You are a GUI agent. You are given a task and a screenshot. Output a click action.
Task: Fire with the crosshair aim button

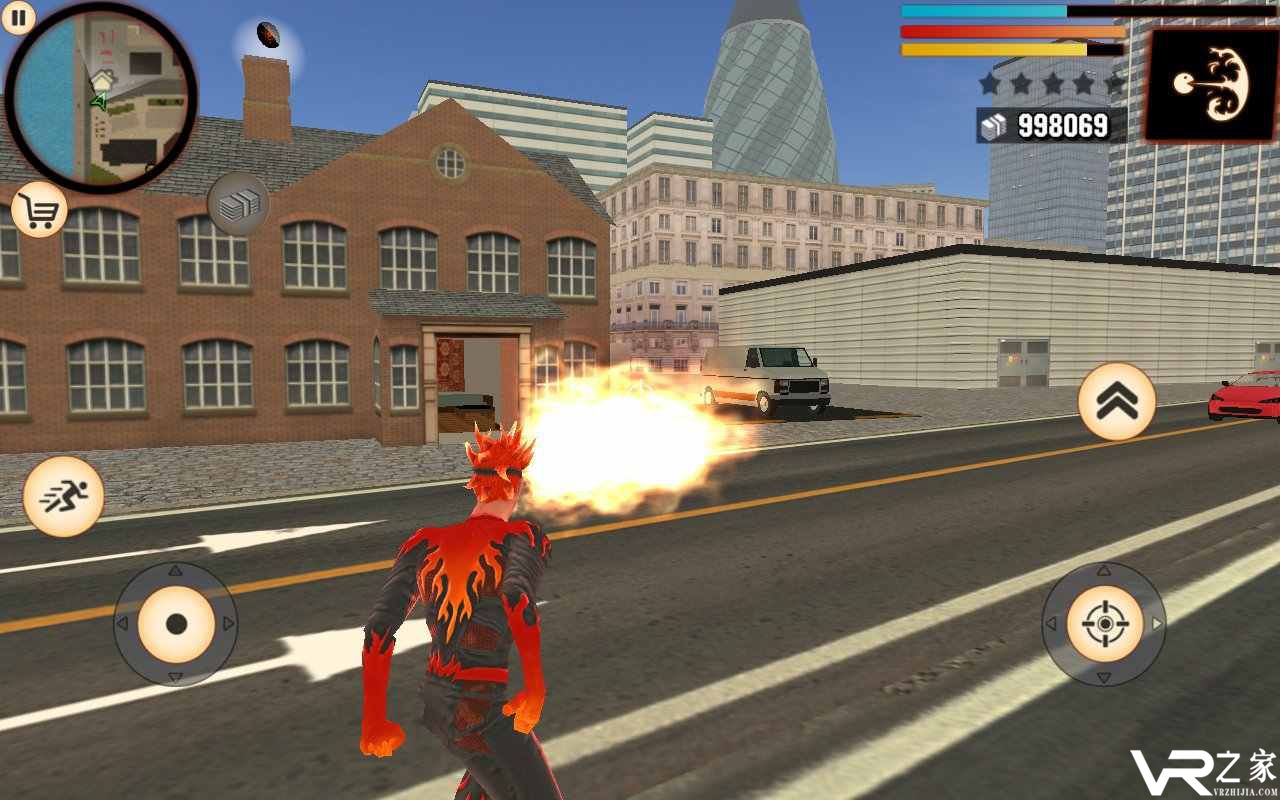point(1104,624)
